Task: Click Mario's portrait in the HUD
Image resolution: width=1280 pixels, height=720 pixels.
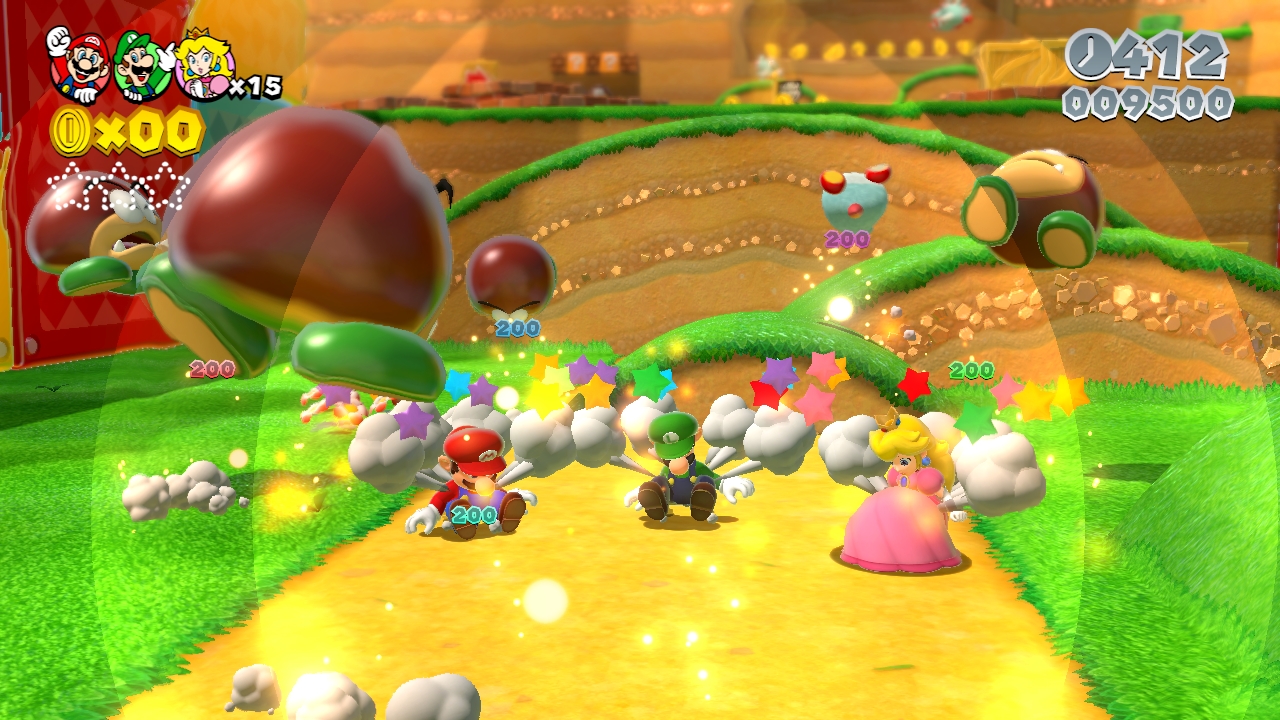Action: 80,64
